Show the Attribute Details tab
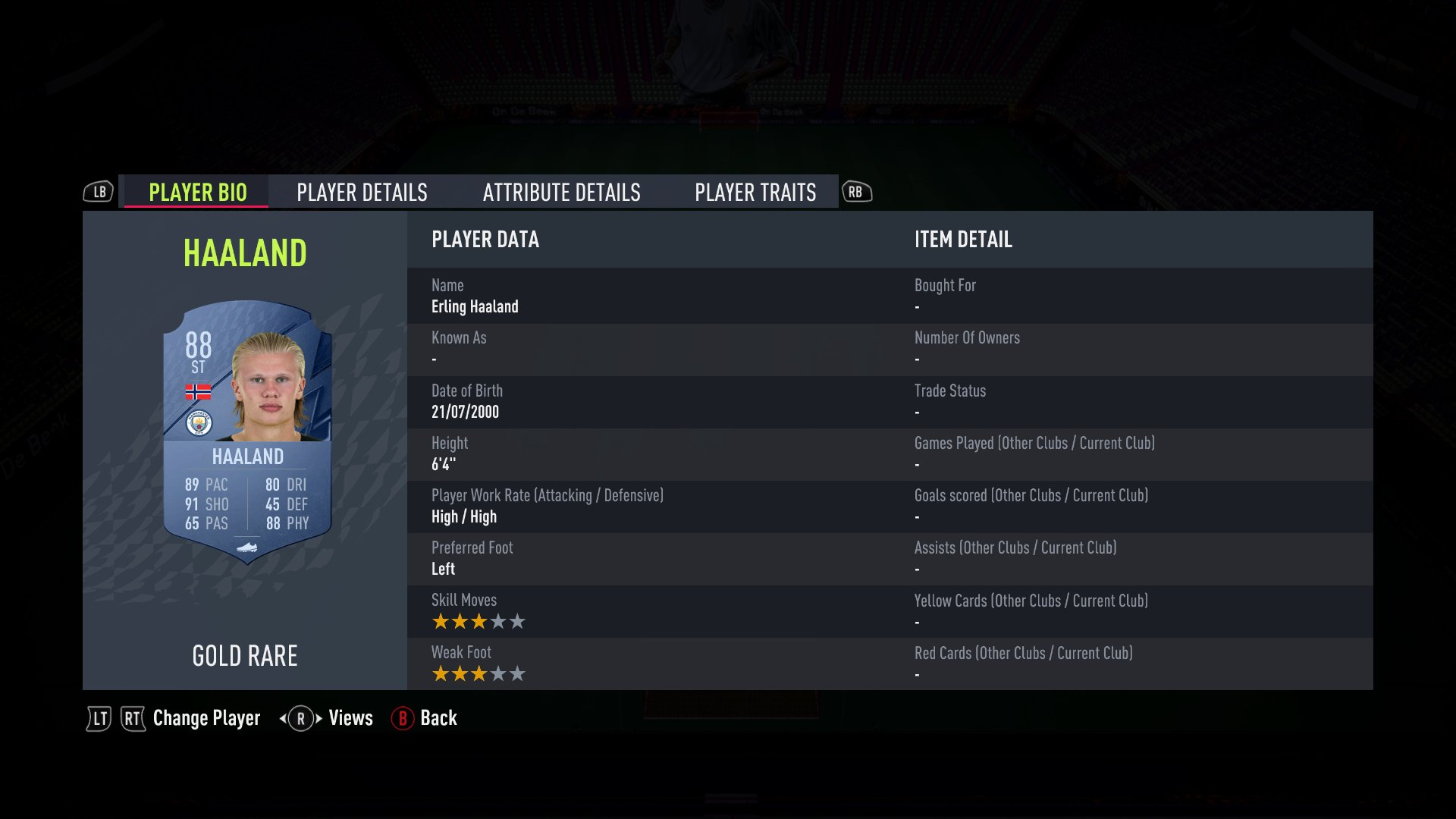The image size is (1456, 819). pyautogui.click(x=561, y=193)
